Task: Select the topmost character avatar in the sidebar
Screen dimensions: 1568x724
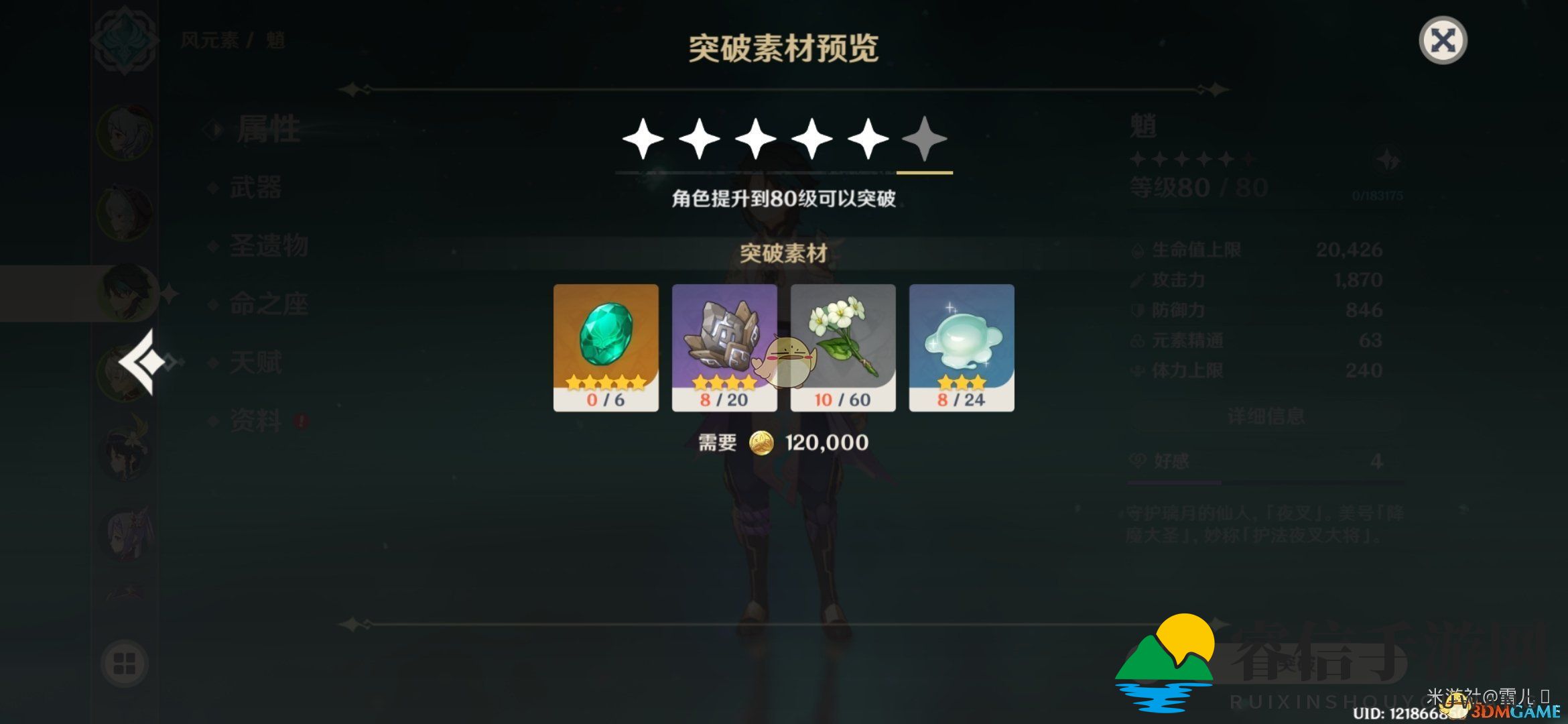Action: tap(124, 134)
